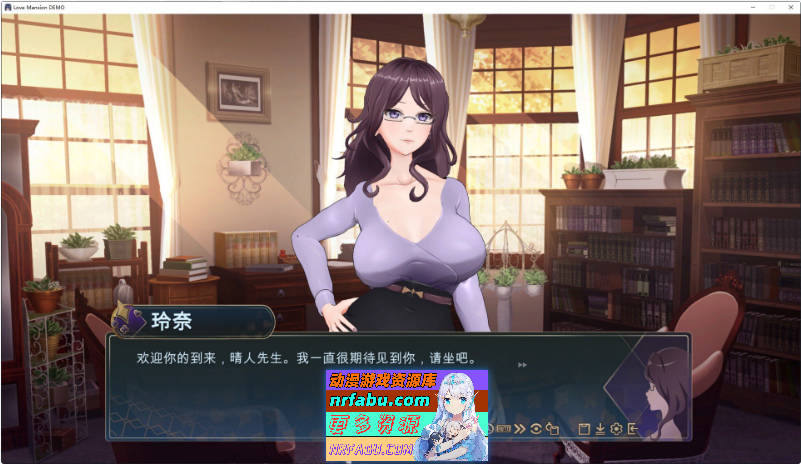Open the save menu square icon
This screenshot has width=801, height=464.
585,429
